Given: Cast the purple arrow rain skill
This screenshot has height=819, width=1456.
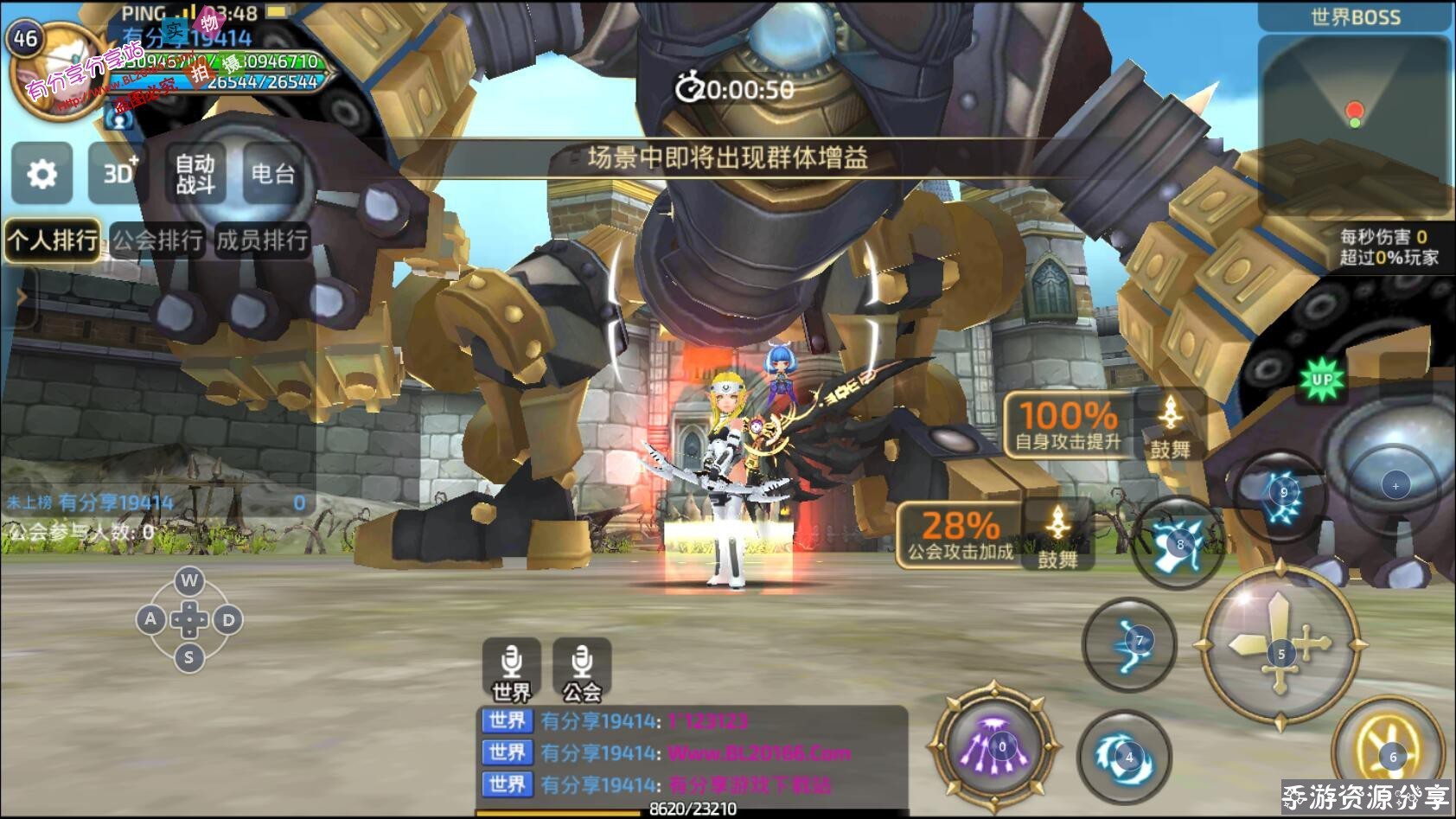Looking at the screenshot, I should coord(995,745).
